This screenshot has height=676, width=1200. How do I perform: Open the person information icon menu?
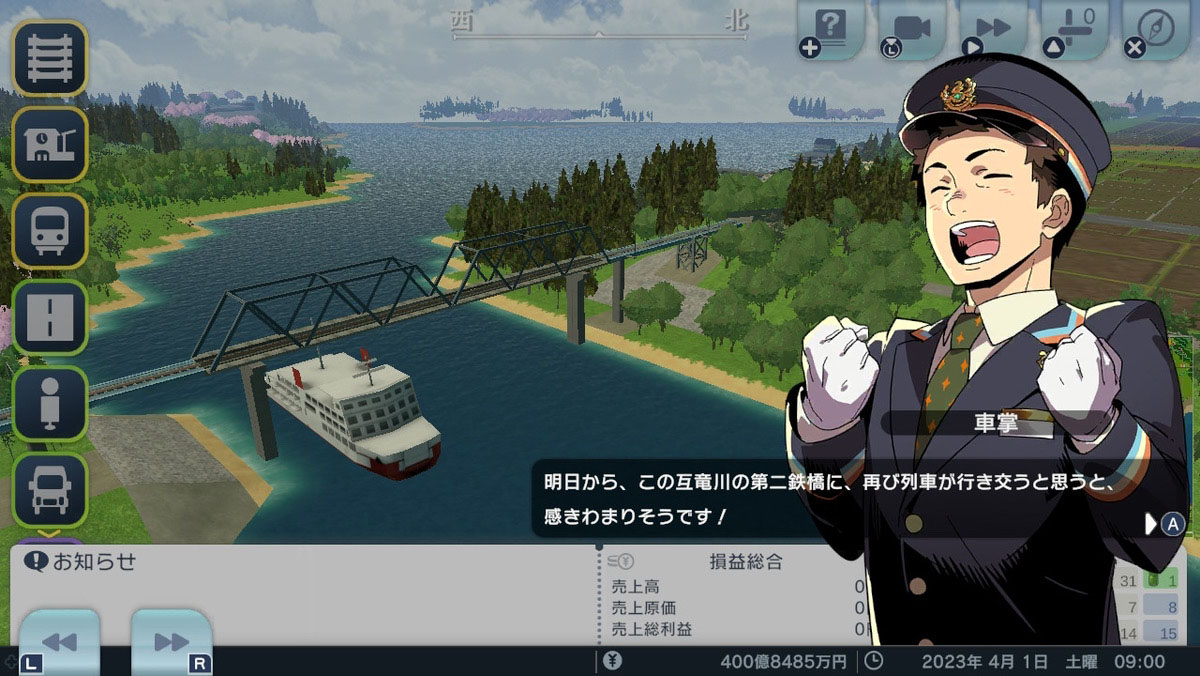pos(49,403)
